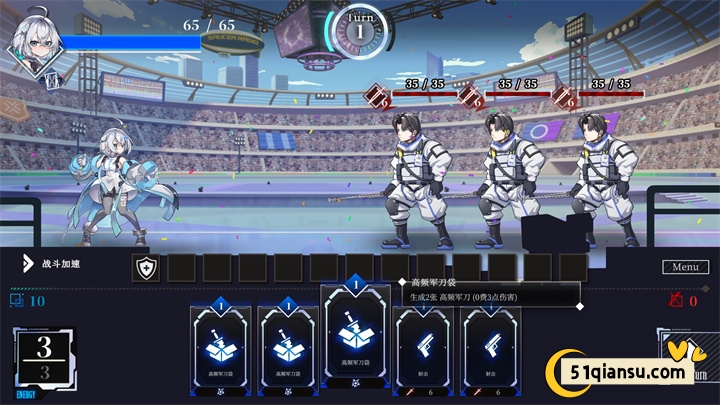The height and width of the screenshot is (405, 720).
Task: Click the shield-plus buff icon
Action: tap(146, 267)
